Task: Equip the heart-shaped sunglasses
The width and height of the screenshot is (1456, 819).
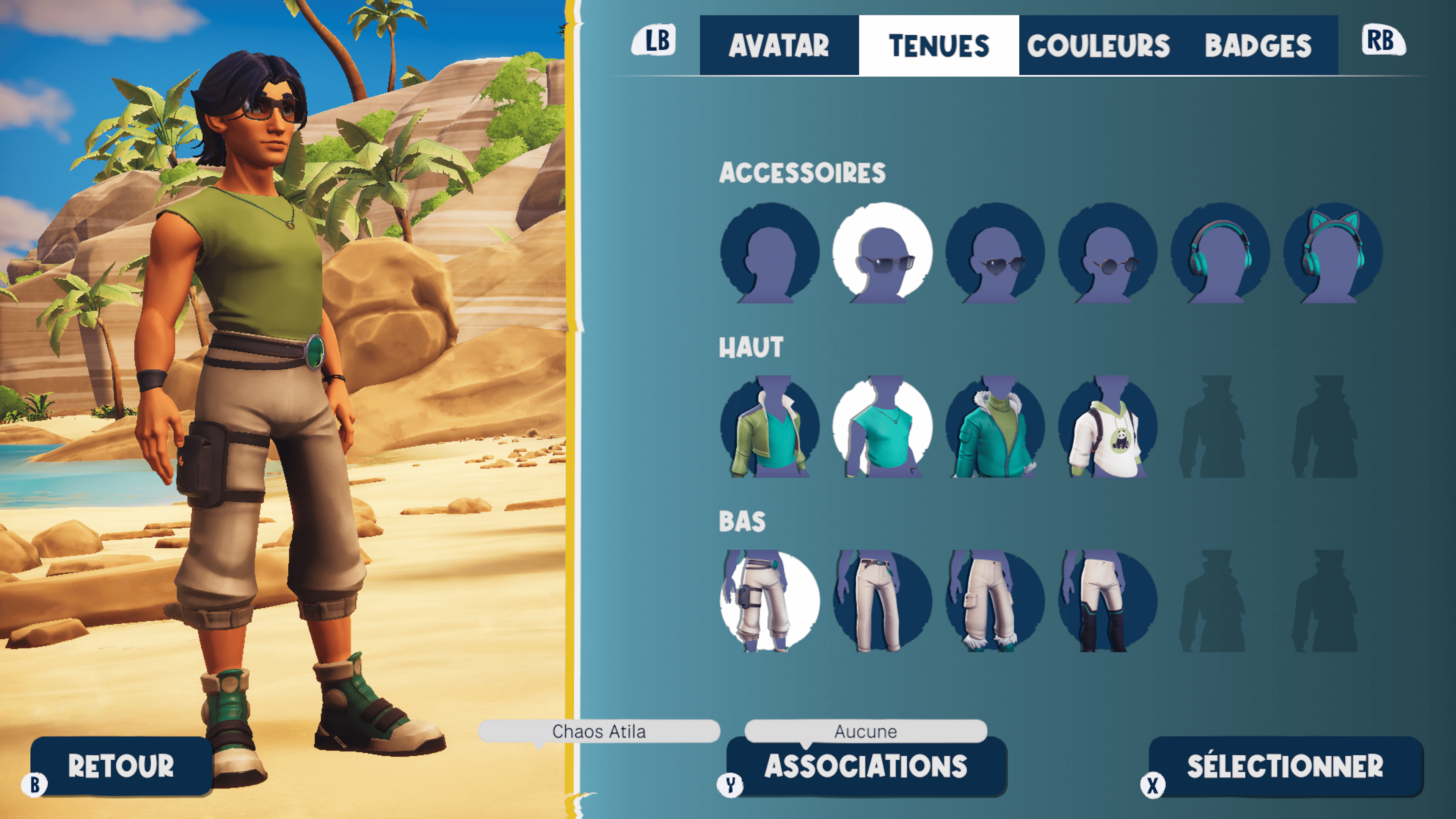Action: [995, 253]
